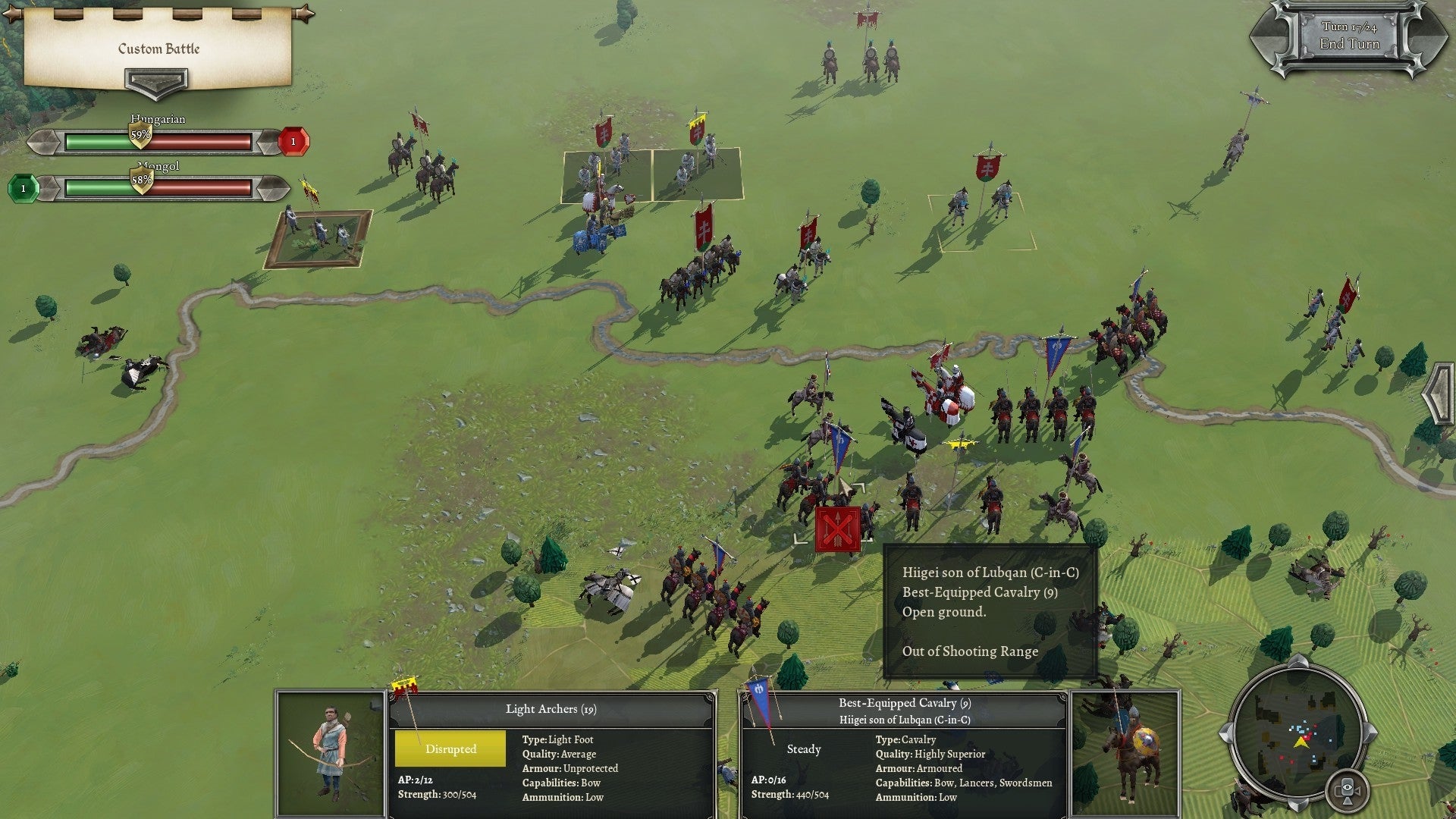The height and width of the screenshot is (819, 1456).
Task: Click the Light Archers unit portrait
Action: [329, 751]
